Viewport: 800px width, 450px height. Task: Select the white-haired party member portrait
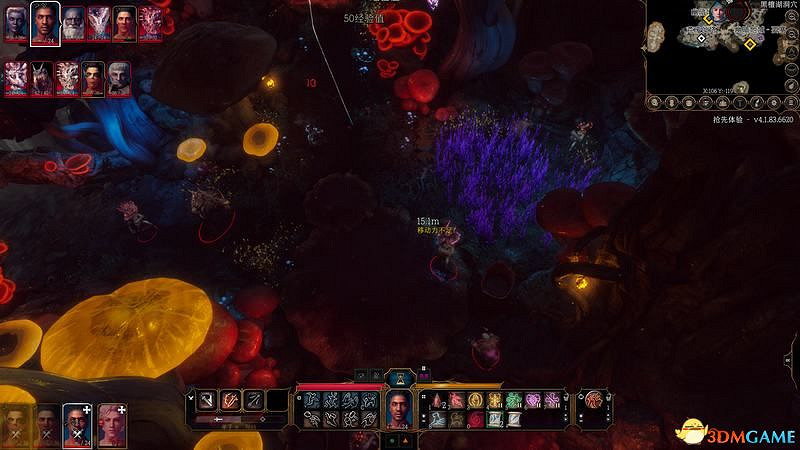tap(111, 424)
